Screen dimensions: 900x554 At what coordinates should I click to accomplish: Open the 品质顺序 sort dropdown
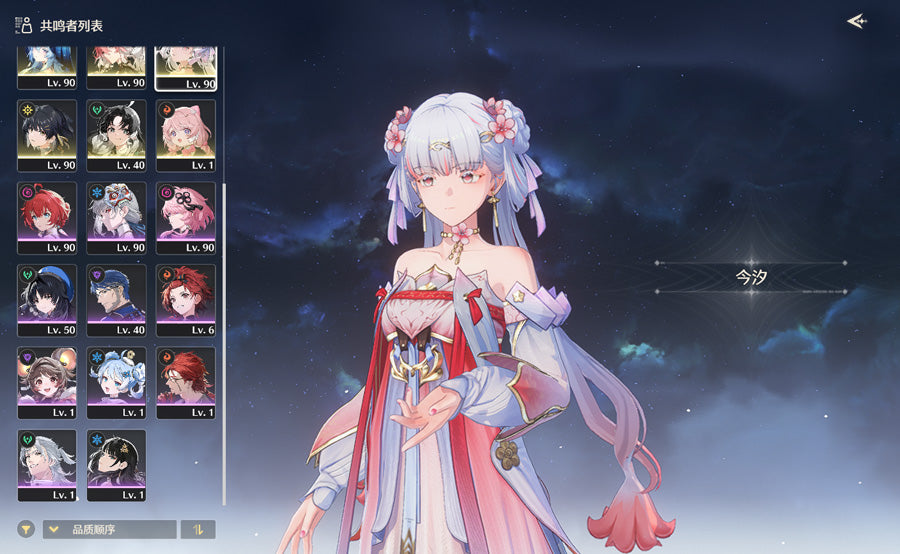(110, 529)
